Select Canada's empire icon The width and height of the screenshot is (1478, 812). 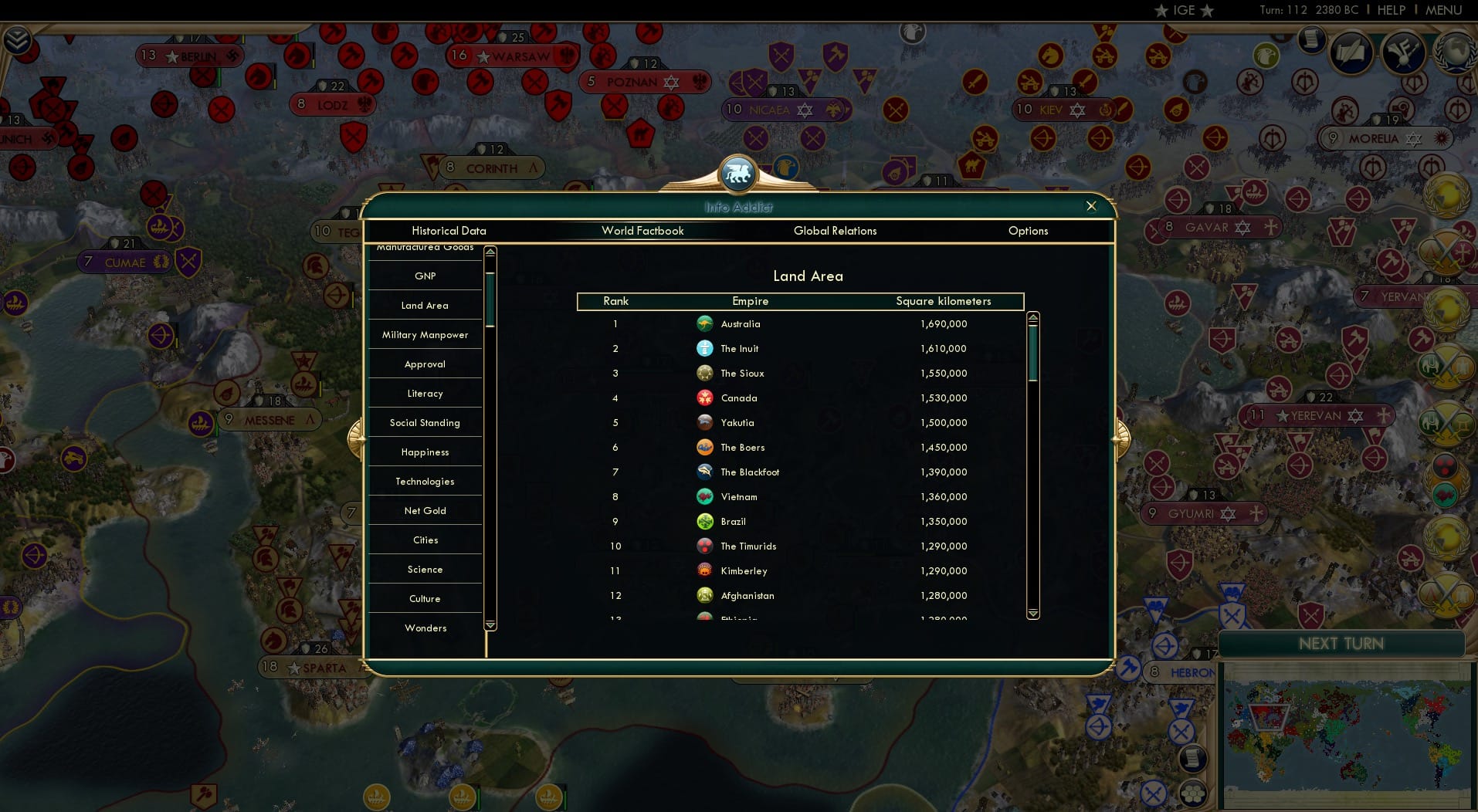point(704,398)
